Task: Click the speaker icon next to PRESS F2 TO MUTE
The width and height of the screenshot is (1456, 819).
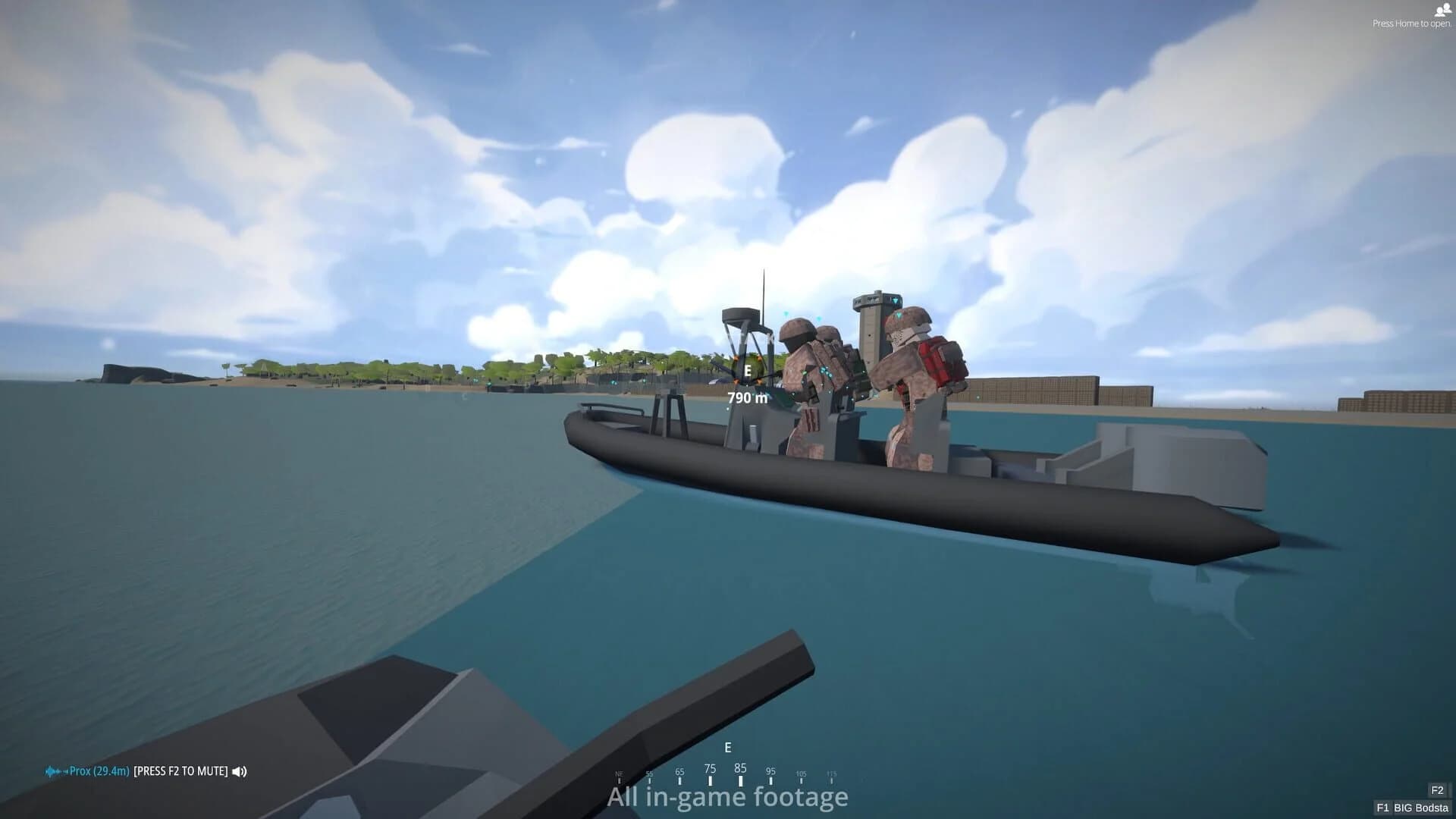Action: click(x=239, y=771)
